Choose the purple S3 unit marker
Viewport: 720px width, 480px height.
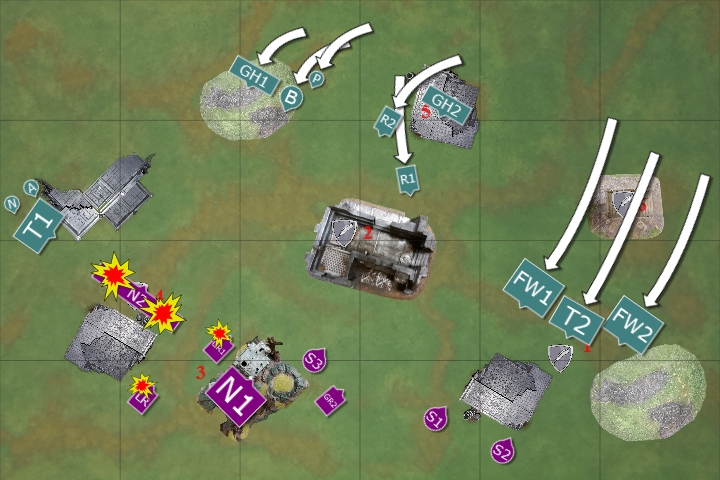click(314, 361)
